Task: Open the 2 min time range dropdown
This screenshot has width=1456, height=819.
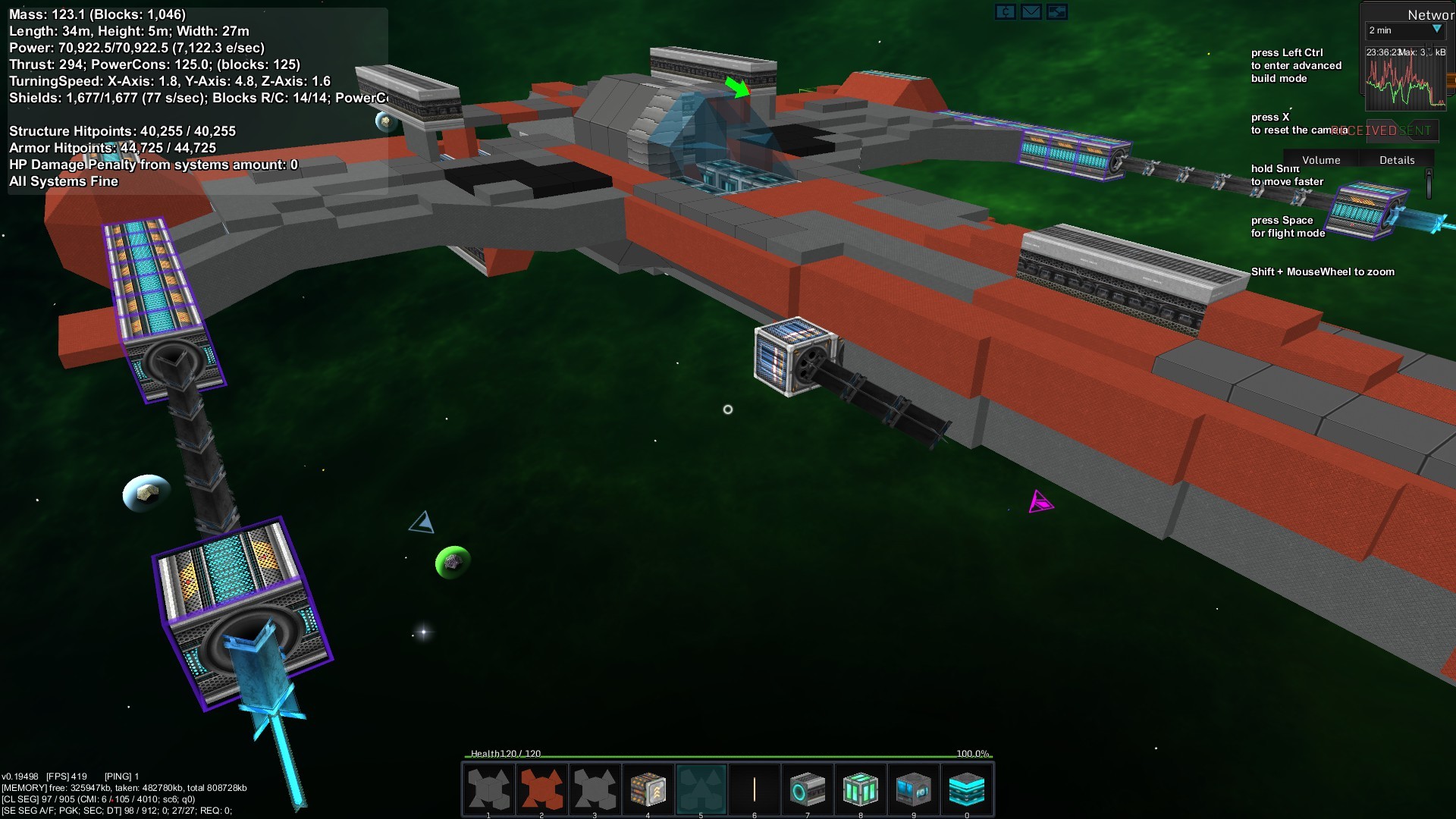Action: click(x=1405, y=30)
